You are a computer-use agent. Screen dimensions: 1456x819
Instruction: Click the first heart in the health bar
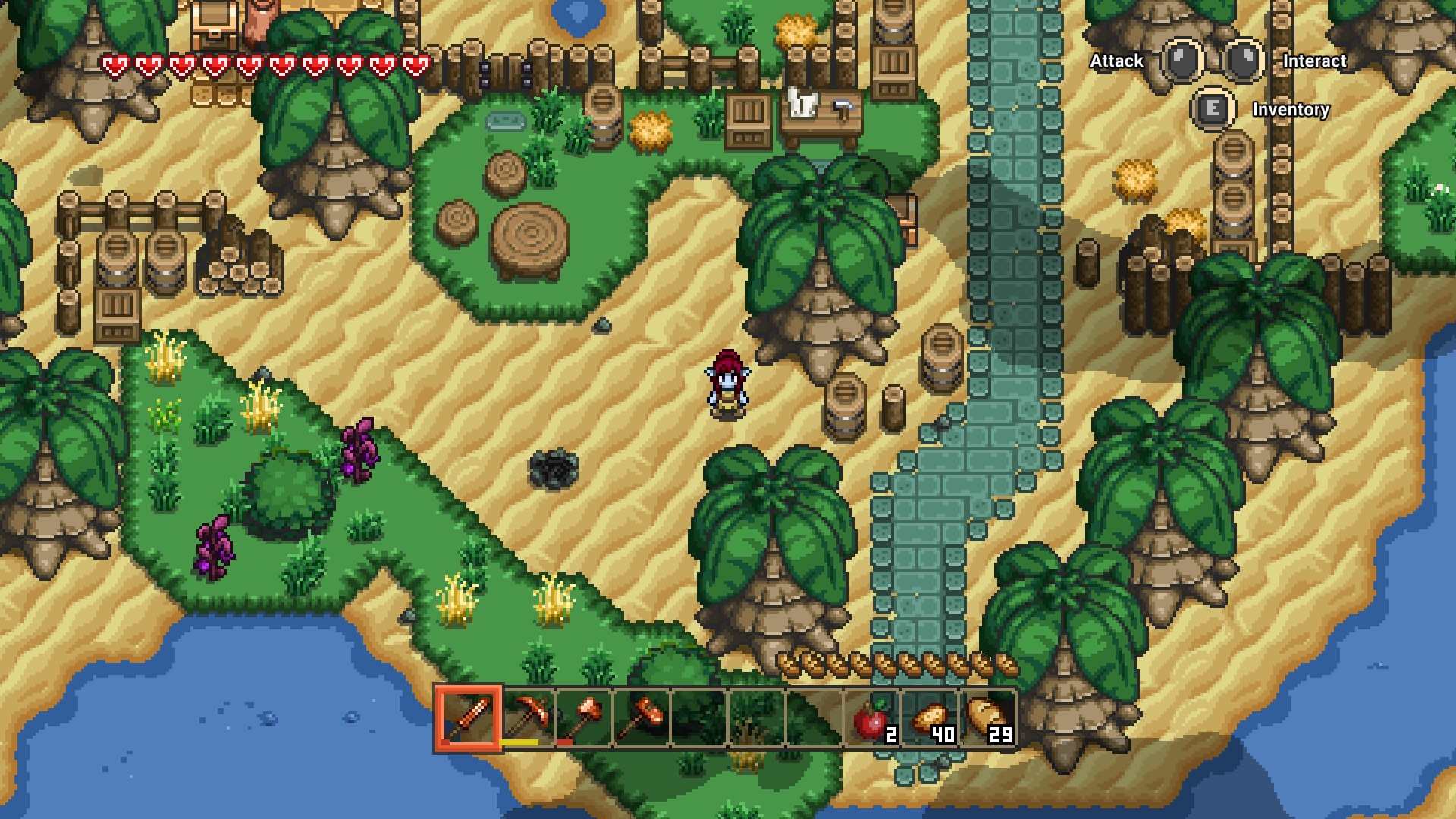(x=115, y=65)
